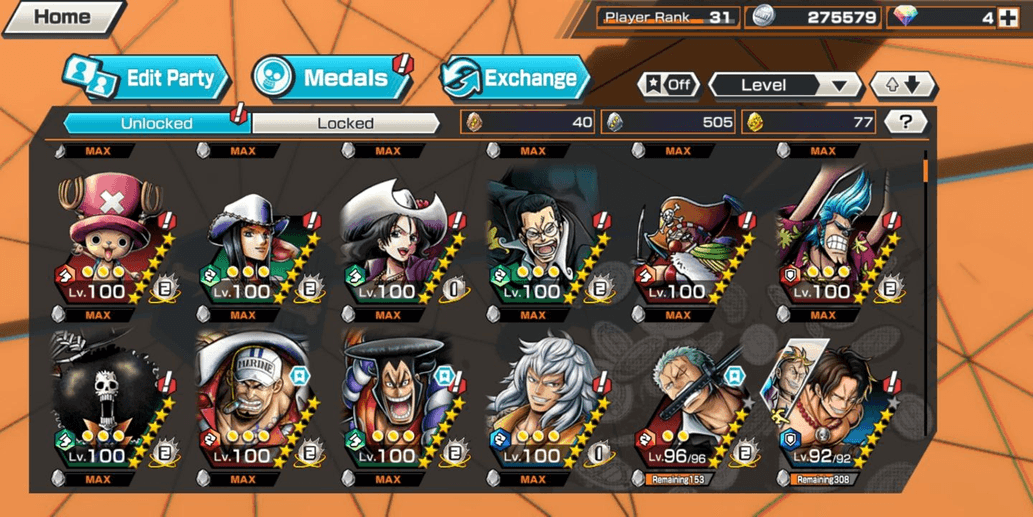Open the Exchange menu
1033x517 pixels.
click(515, 78)
